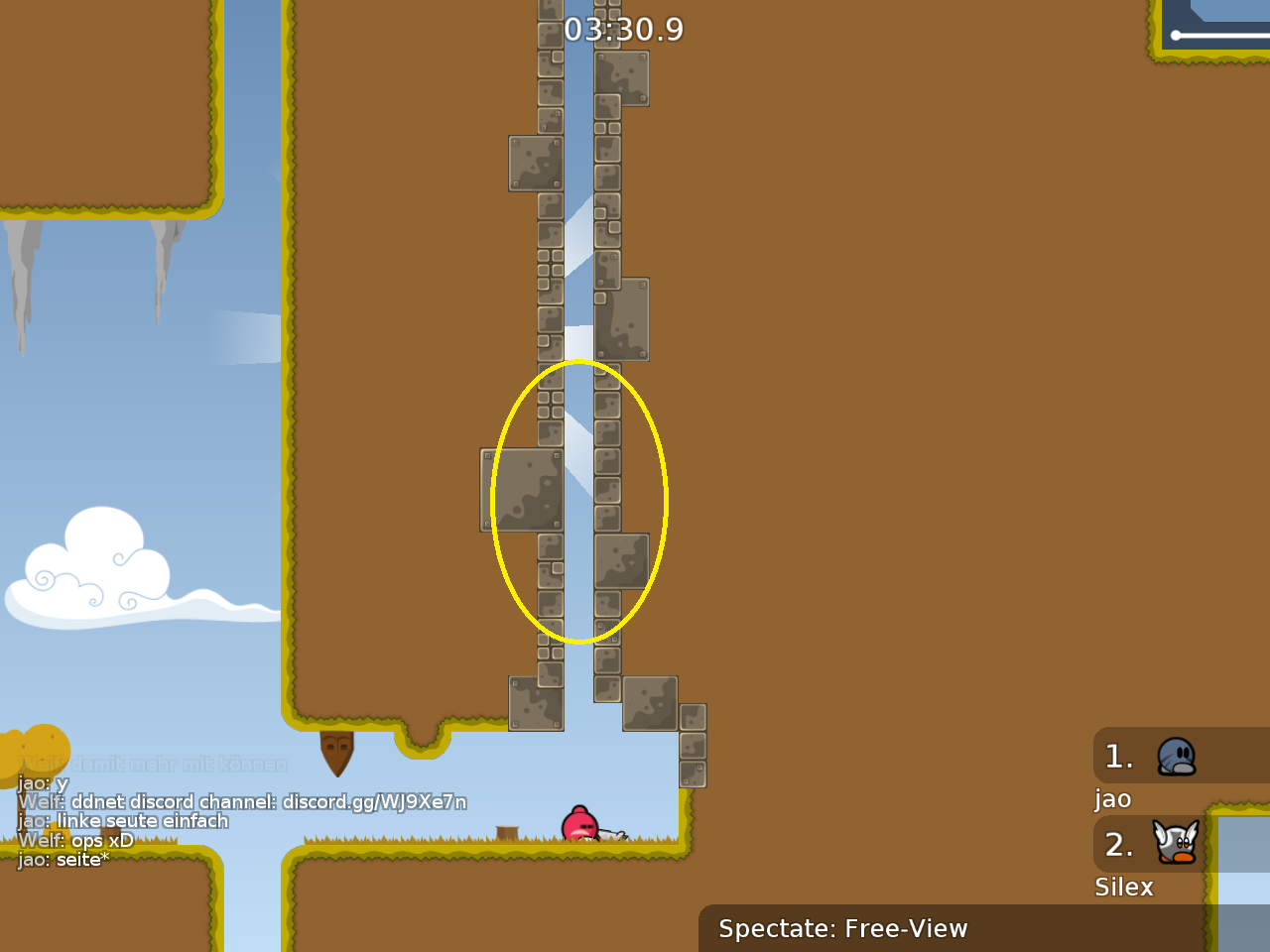This screenshot has width=1270, height=952.
Task: Click the player name 'jao' under first place
Action: [1112, 798]
